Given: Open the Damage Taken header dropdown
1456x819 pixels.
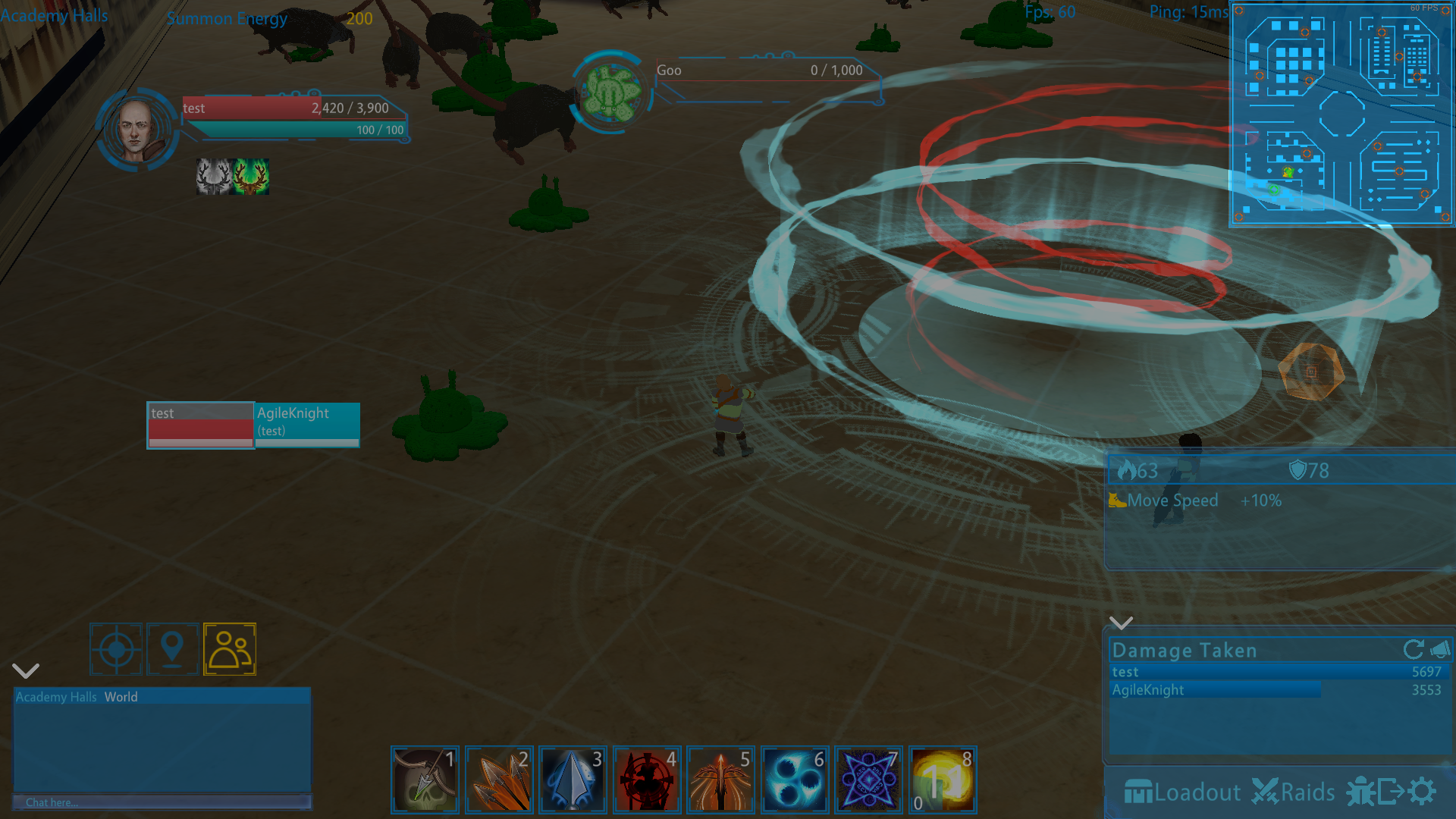Looking at the screenshot, I should tap(1183, 650).
